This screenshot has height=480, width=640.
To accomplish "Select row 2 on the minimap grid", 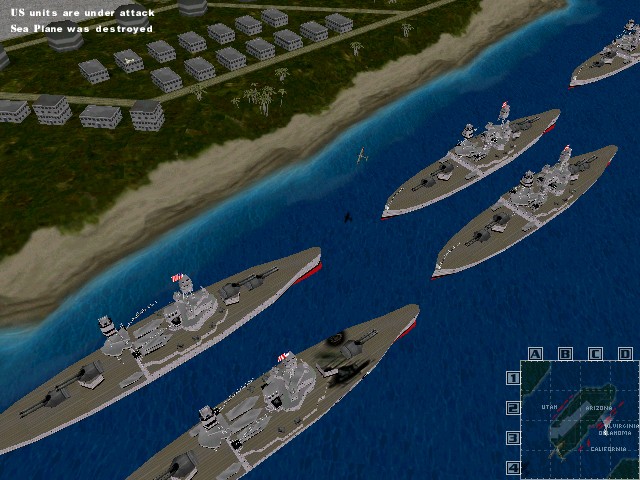I will tap(513, 408).
